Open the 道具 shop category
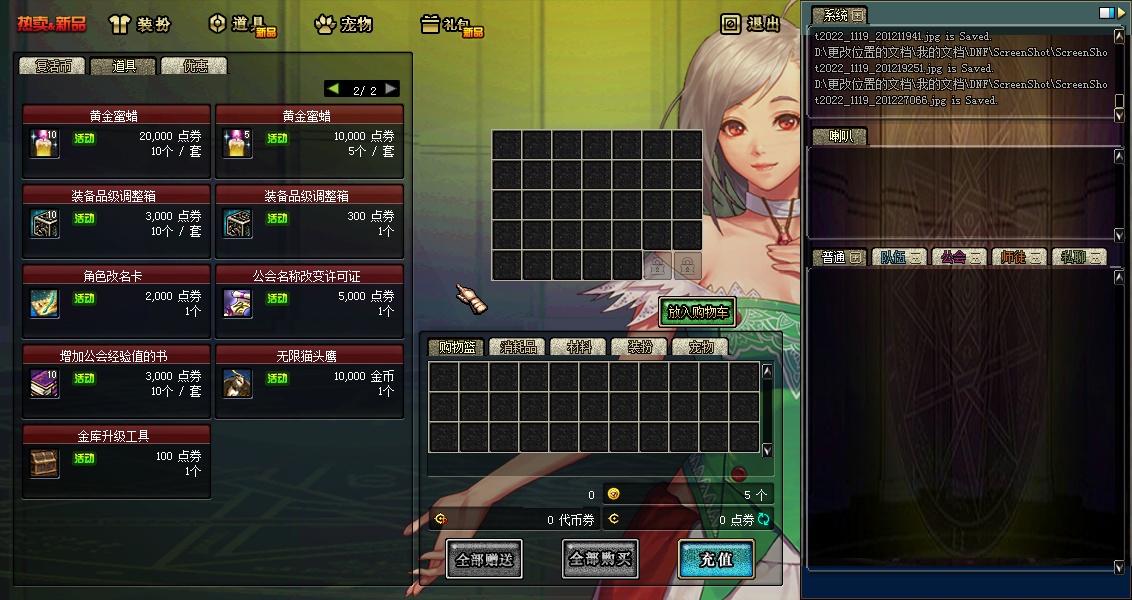 (241, 24)
